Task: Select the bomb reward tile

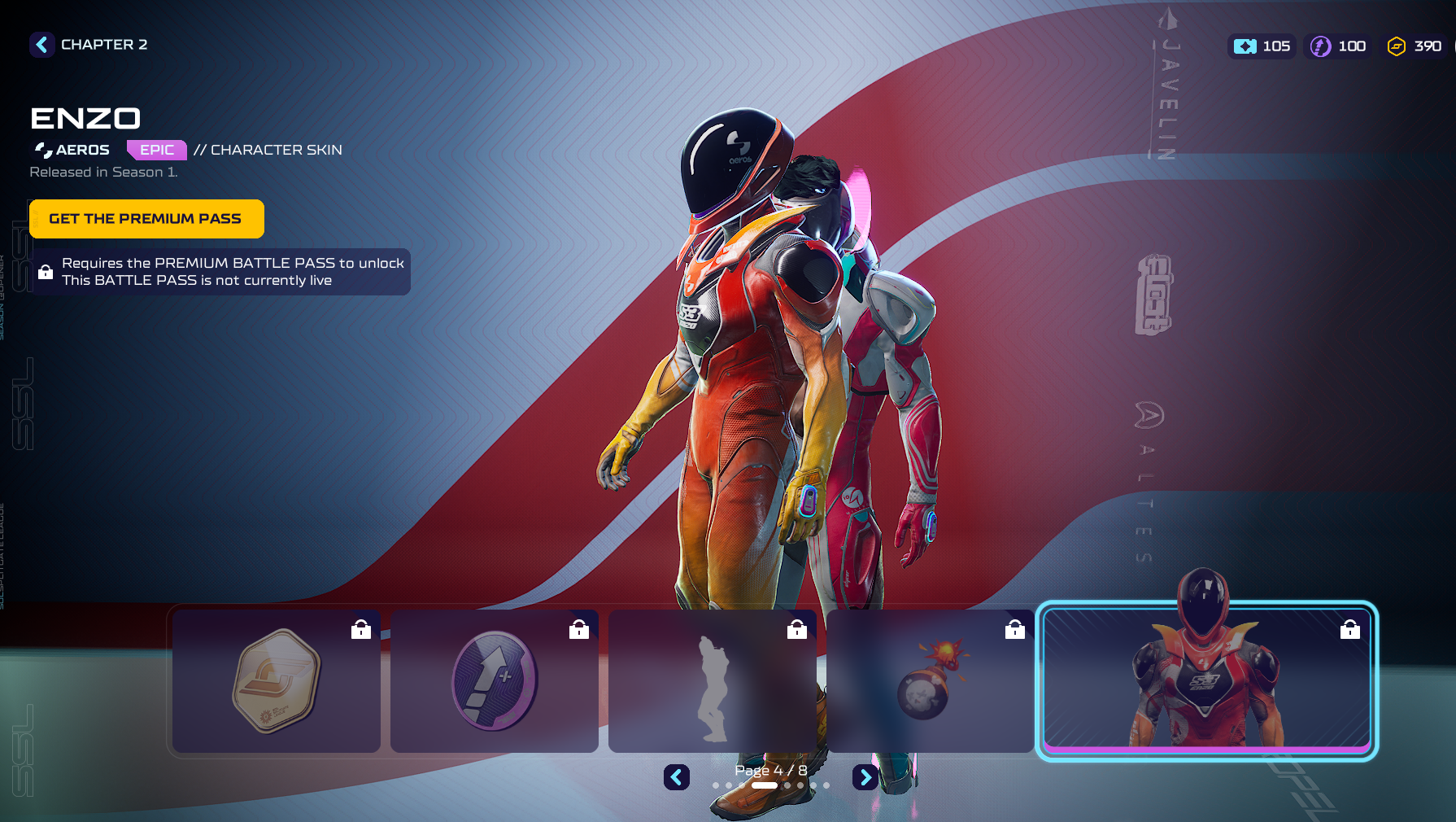Action: click(931, 681)
